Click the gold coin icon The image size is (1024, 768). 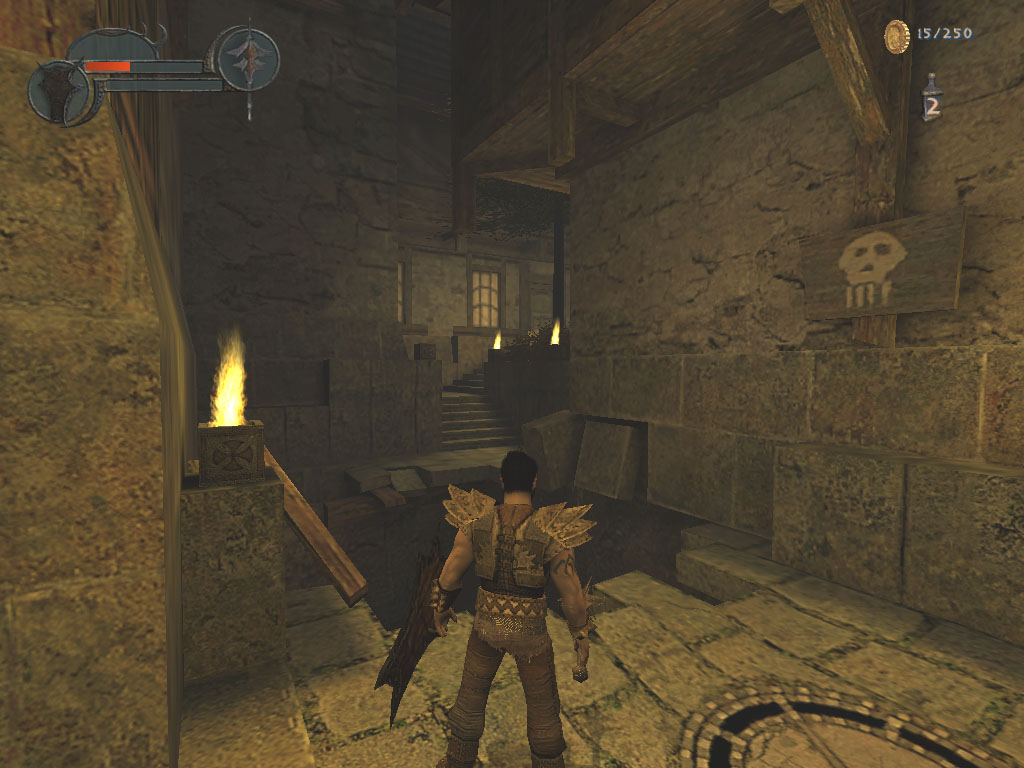[x=897, y=36]
